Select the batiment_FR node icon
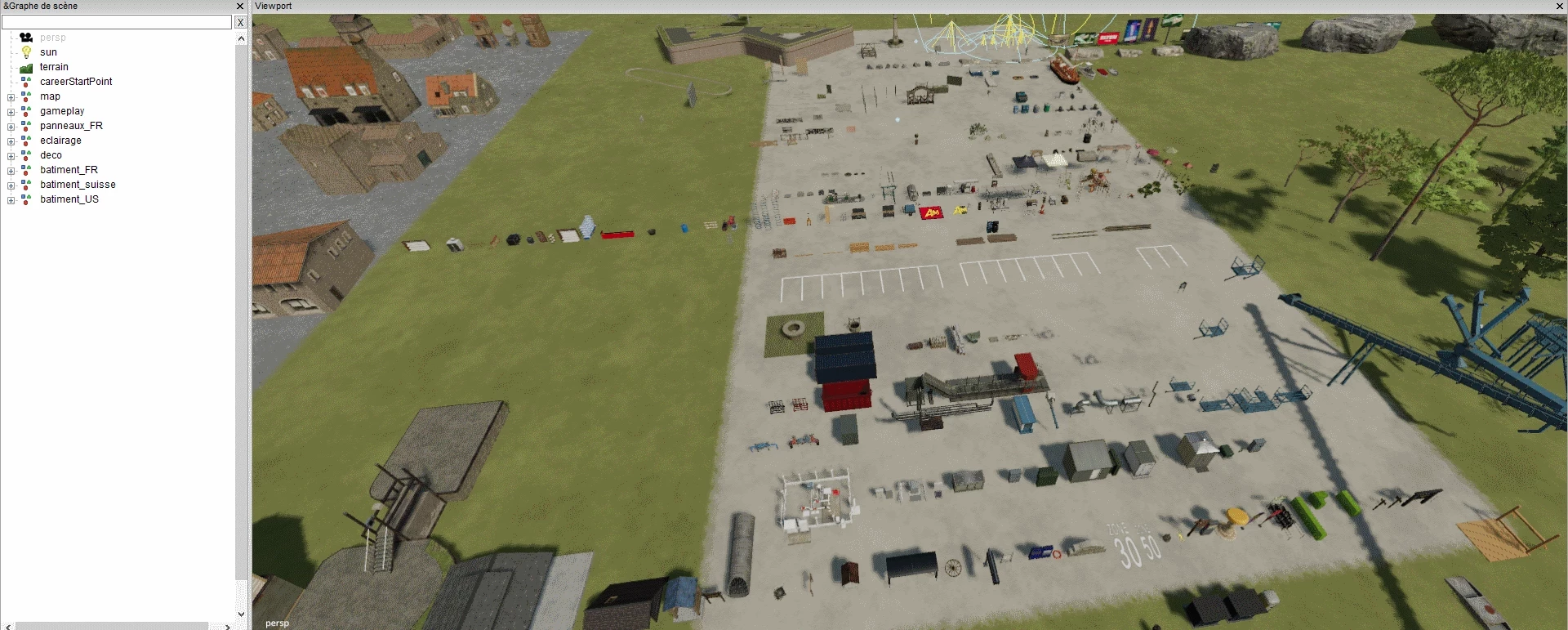 click(x=27, y=170)
